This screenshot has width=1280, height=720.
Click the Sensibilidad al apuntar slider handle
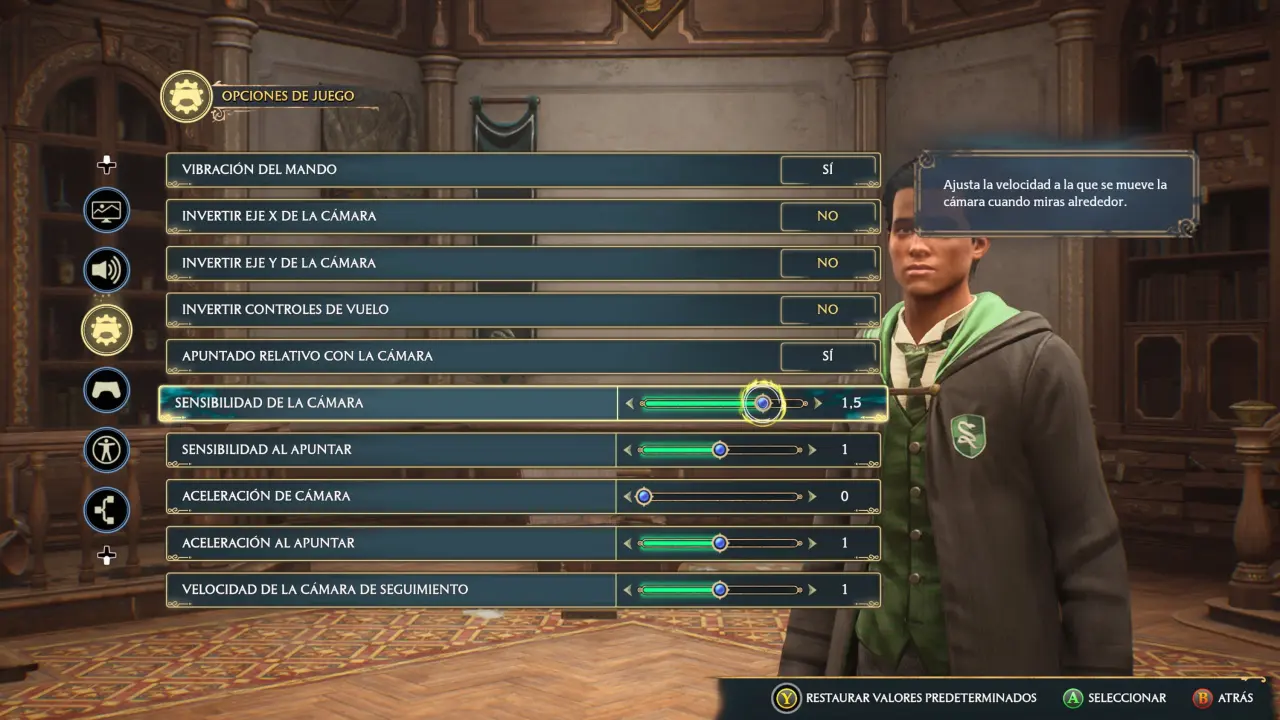pyautogui.click(x=719, y=450)
